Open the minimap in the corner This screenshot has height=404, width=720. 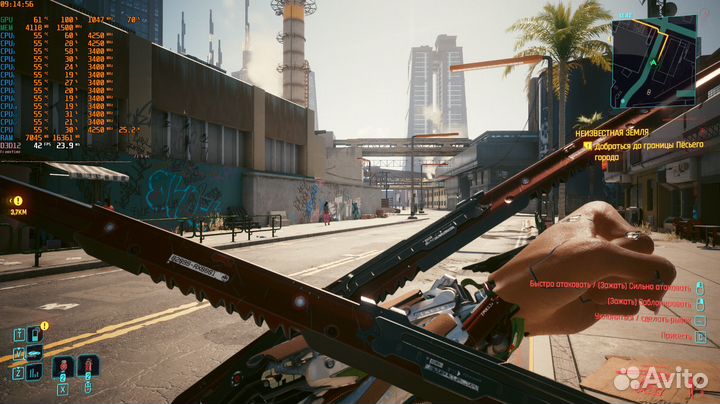(x=654, y=61)
